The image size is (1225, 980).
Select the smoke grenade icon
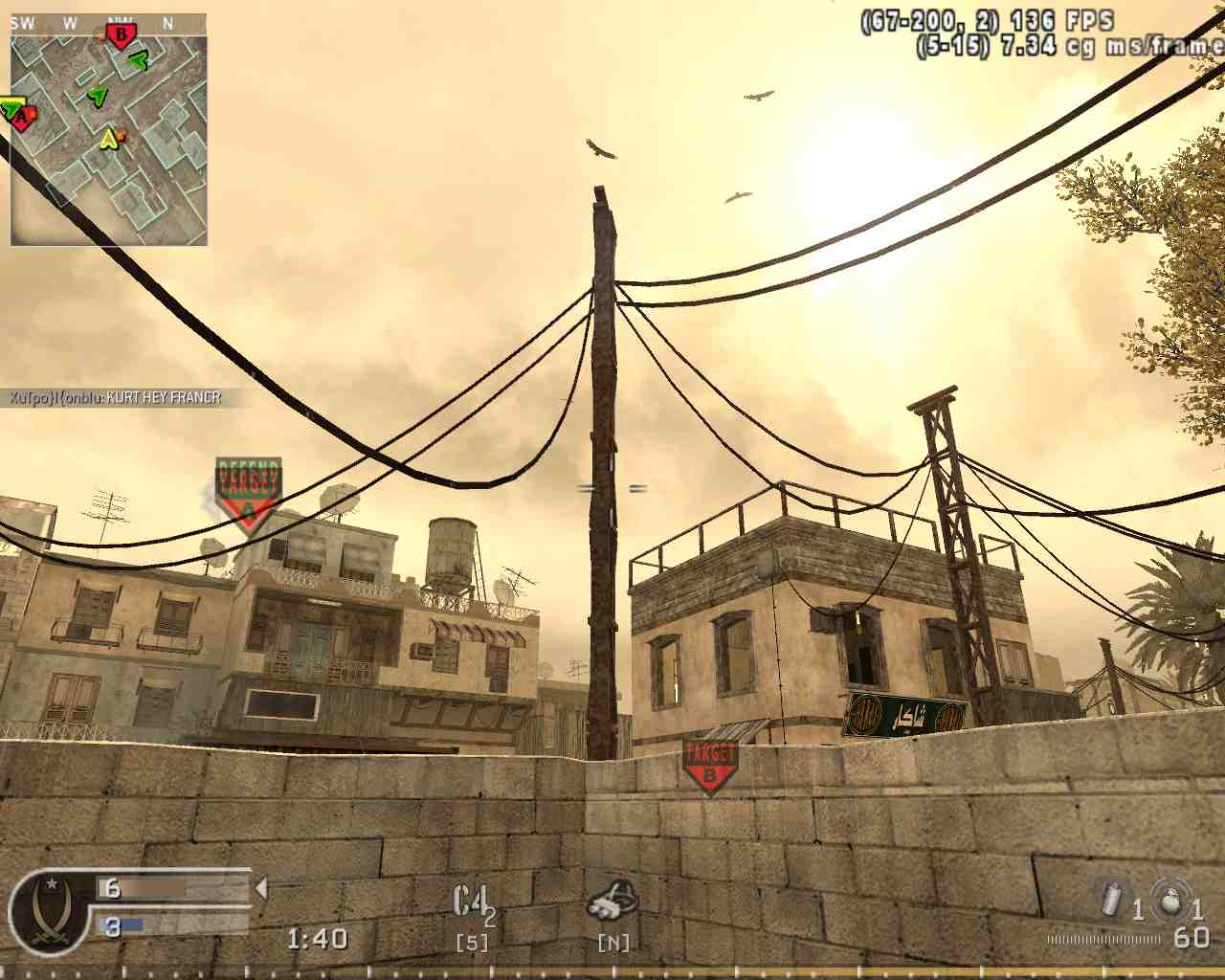coord(1110,900)
